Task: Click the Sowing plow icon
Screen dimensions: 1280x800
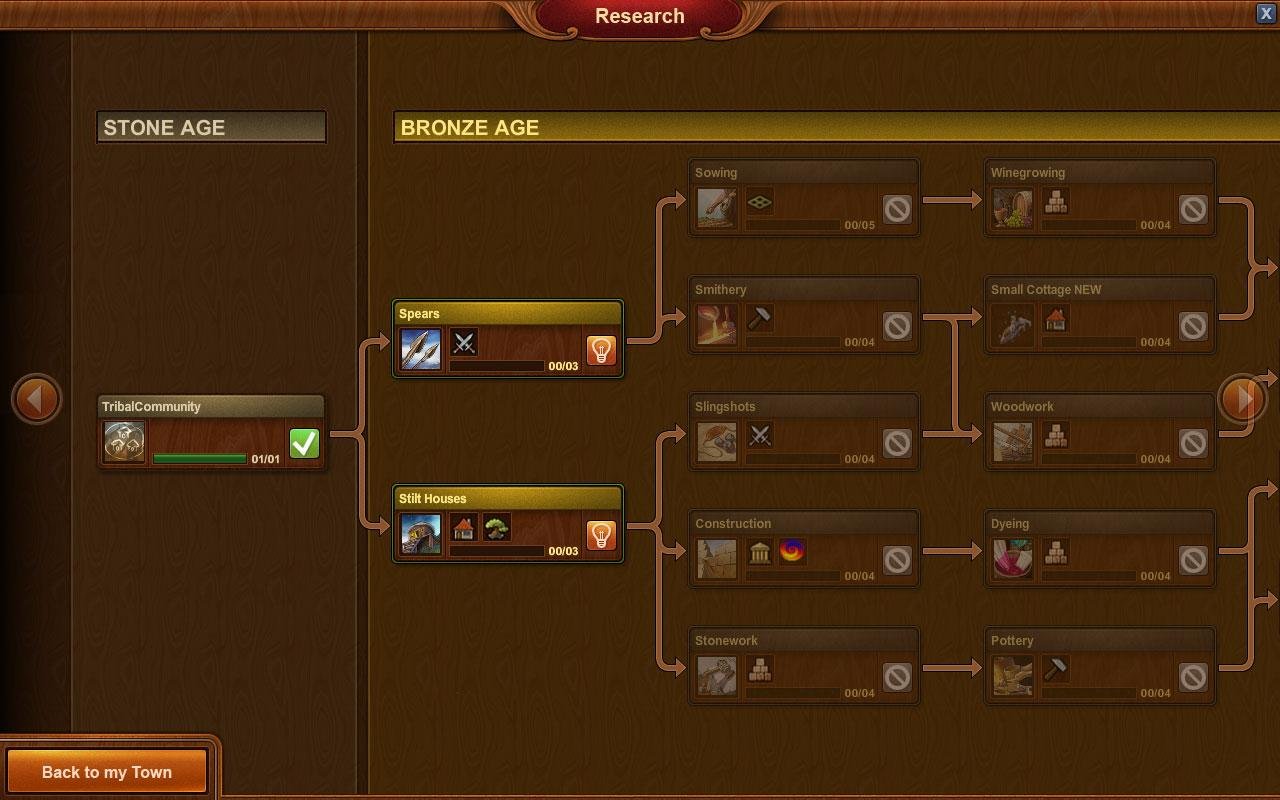Action: [x=716, y=209]
